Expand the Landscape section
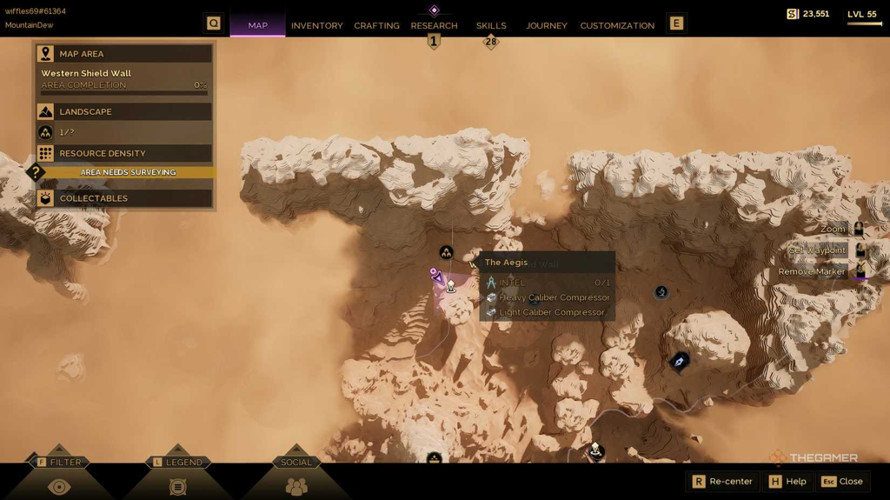890x500 pixels. pyautogui.click(x=124, y=111)
